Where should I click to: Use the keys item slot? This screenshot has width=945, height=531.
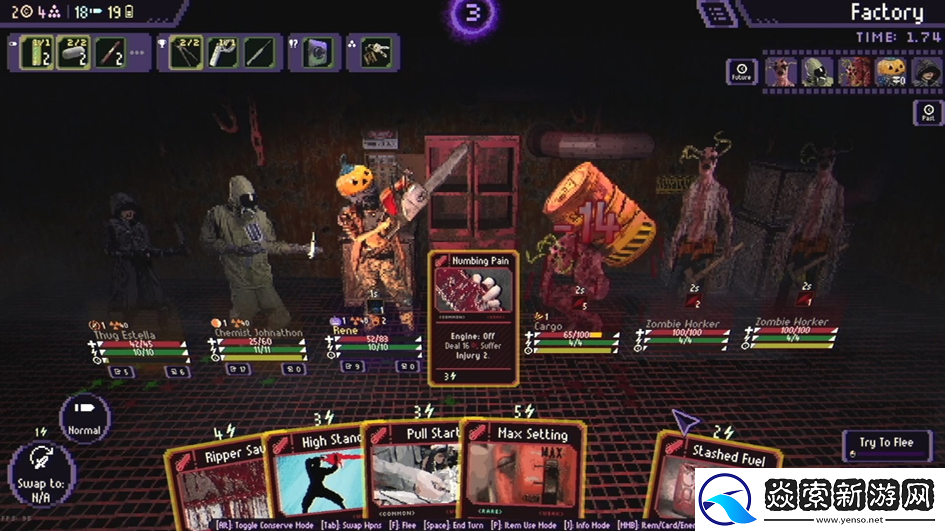click(x=376, y=52)
